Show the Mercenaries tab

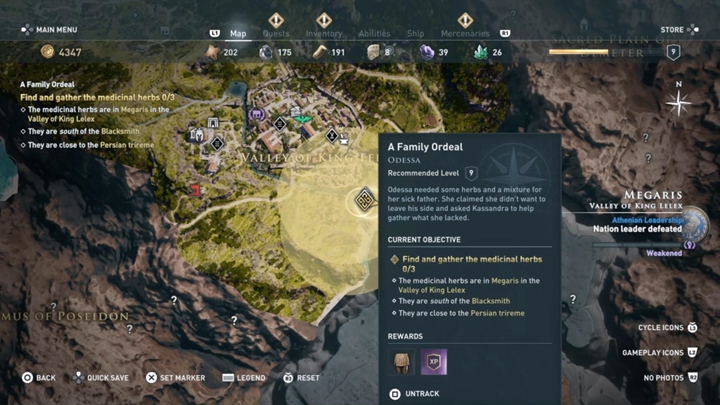tap(465, 33)
